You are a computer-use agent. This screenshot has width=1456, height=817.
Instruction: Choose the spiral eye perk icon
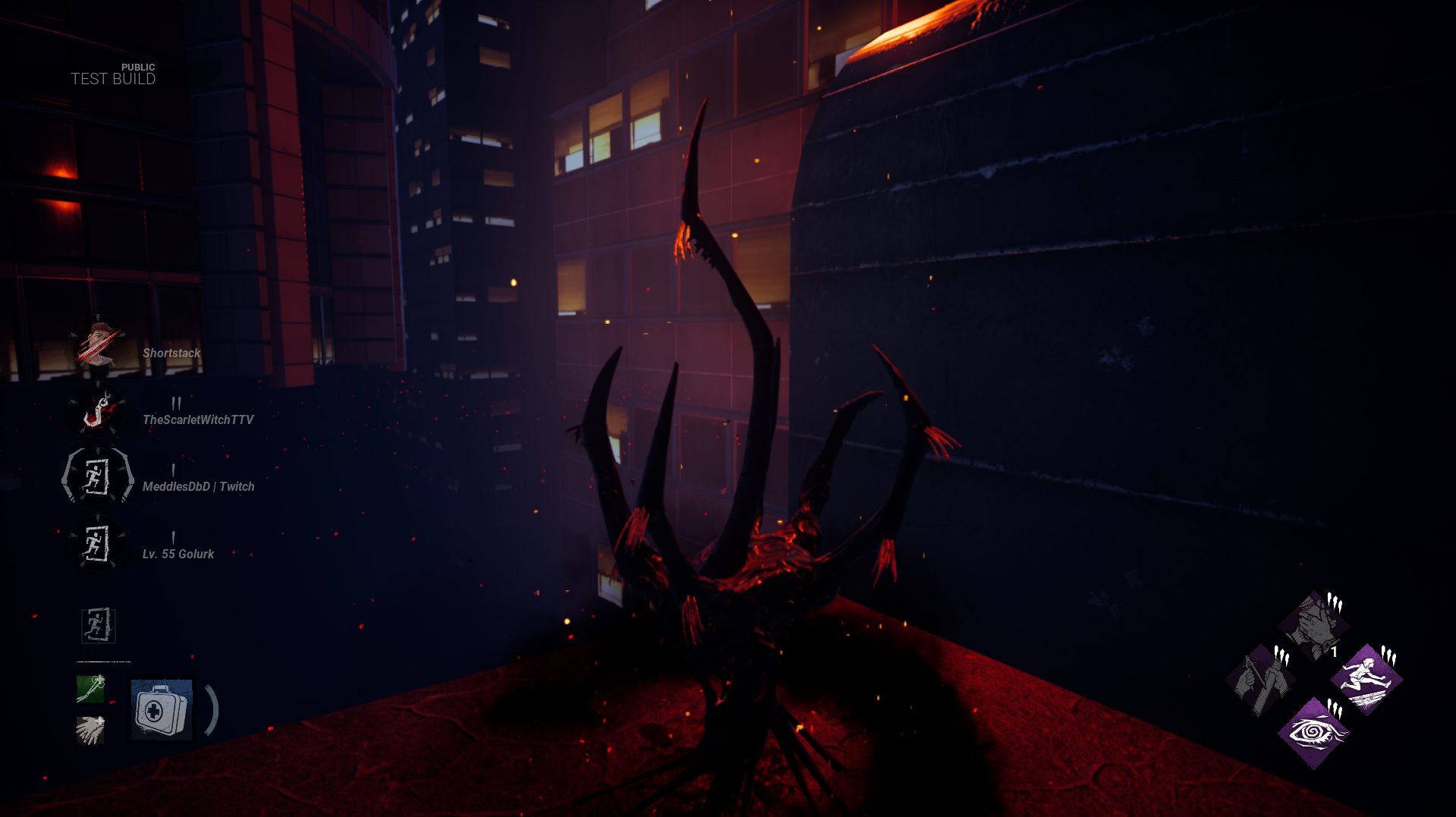click(x=1313, y=733)
